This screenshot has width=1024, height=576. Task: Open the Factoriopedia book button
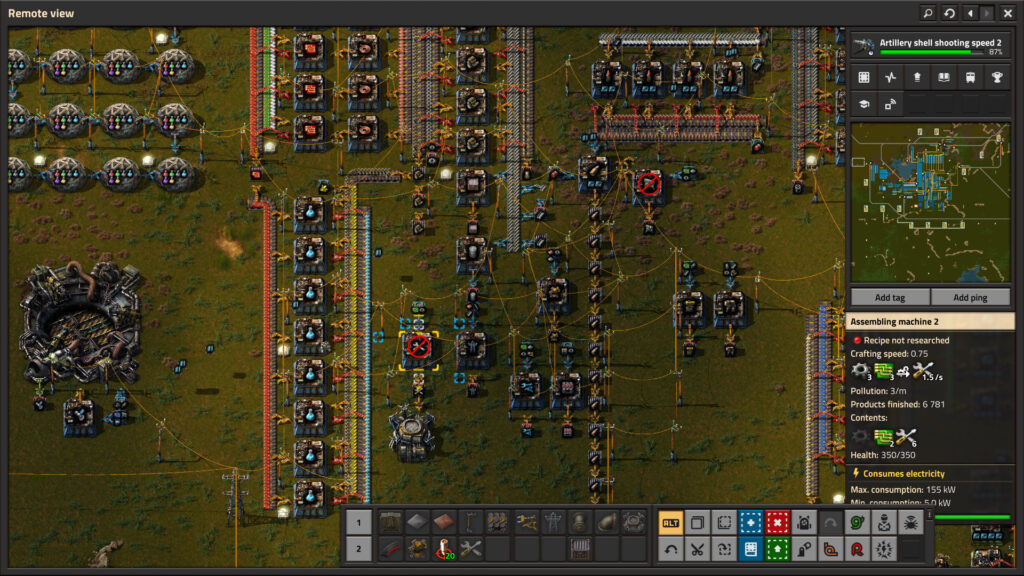[943, 77]
